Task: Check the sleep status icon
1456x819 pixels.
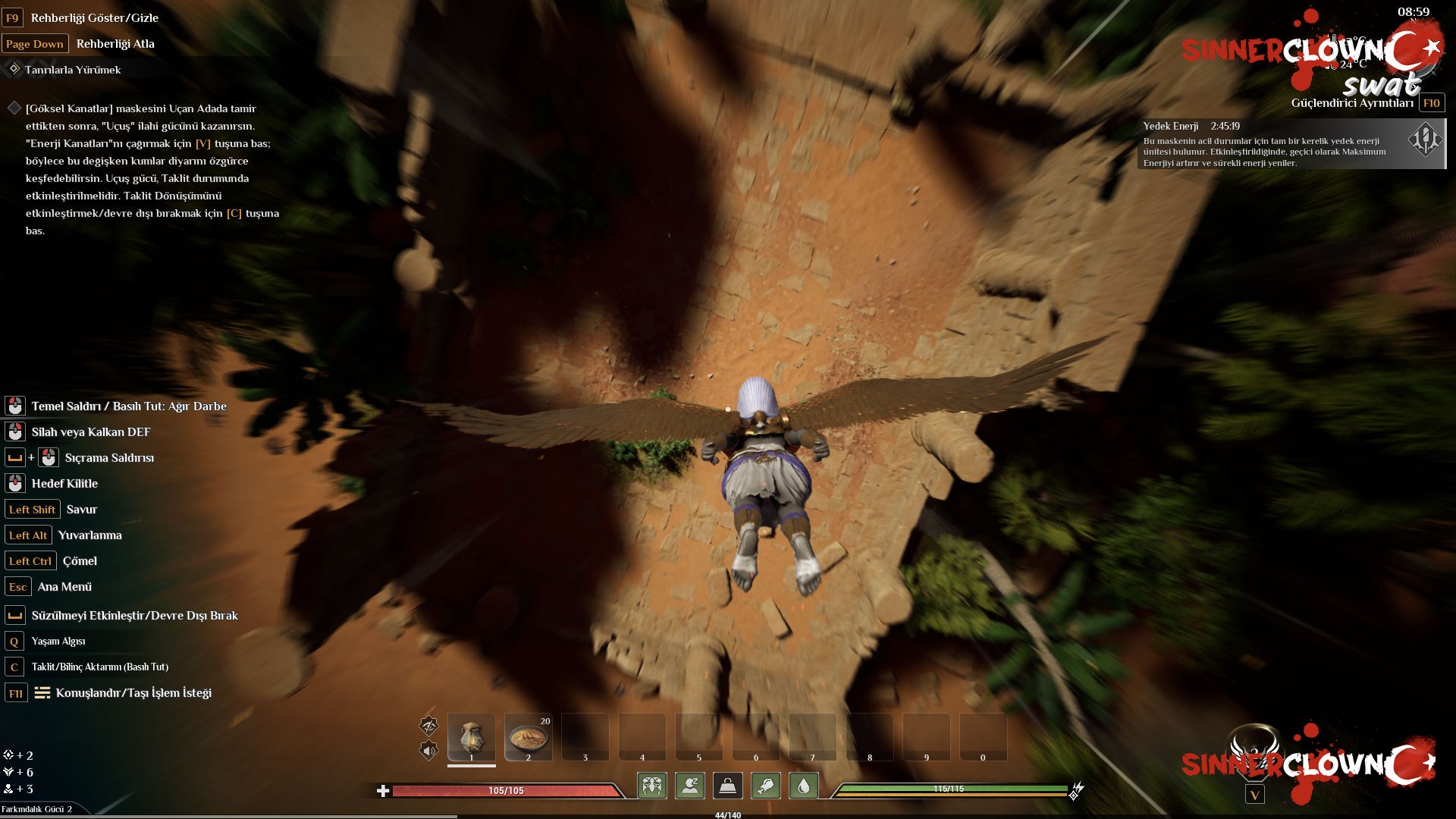Action: pyautogui.click(x=690, y=786)
